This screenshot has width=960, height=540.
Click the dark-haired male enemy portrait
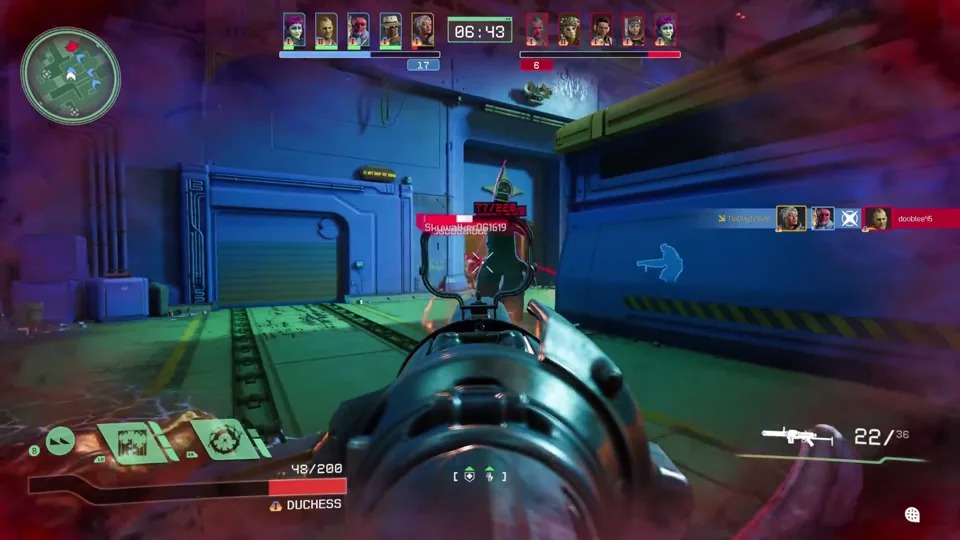point(601,30)
